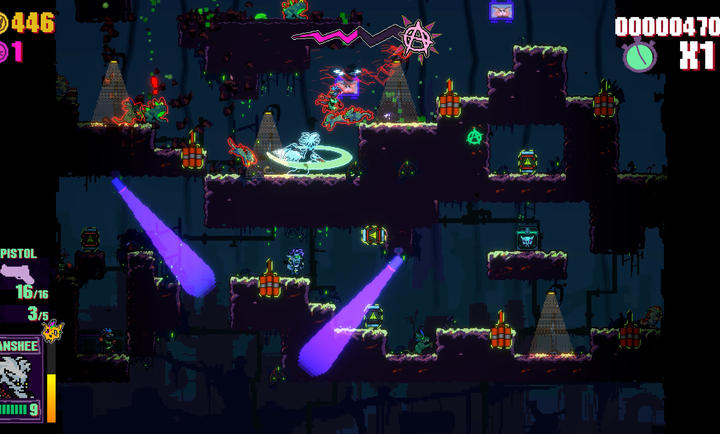Click the gold coin icon
The image size is (720, 434).
click(x=3, y=22)
